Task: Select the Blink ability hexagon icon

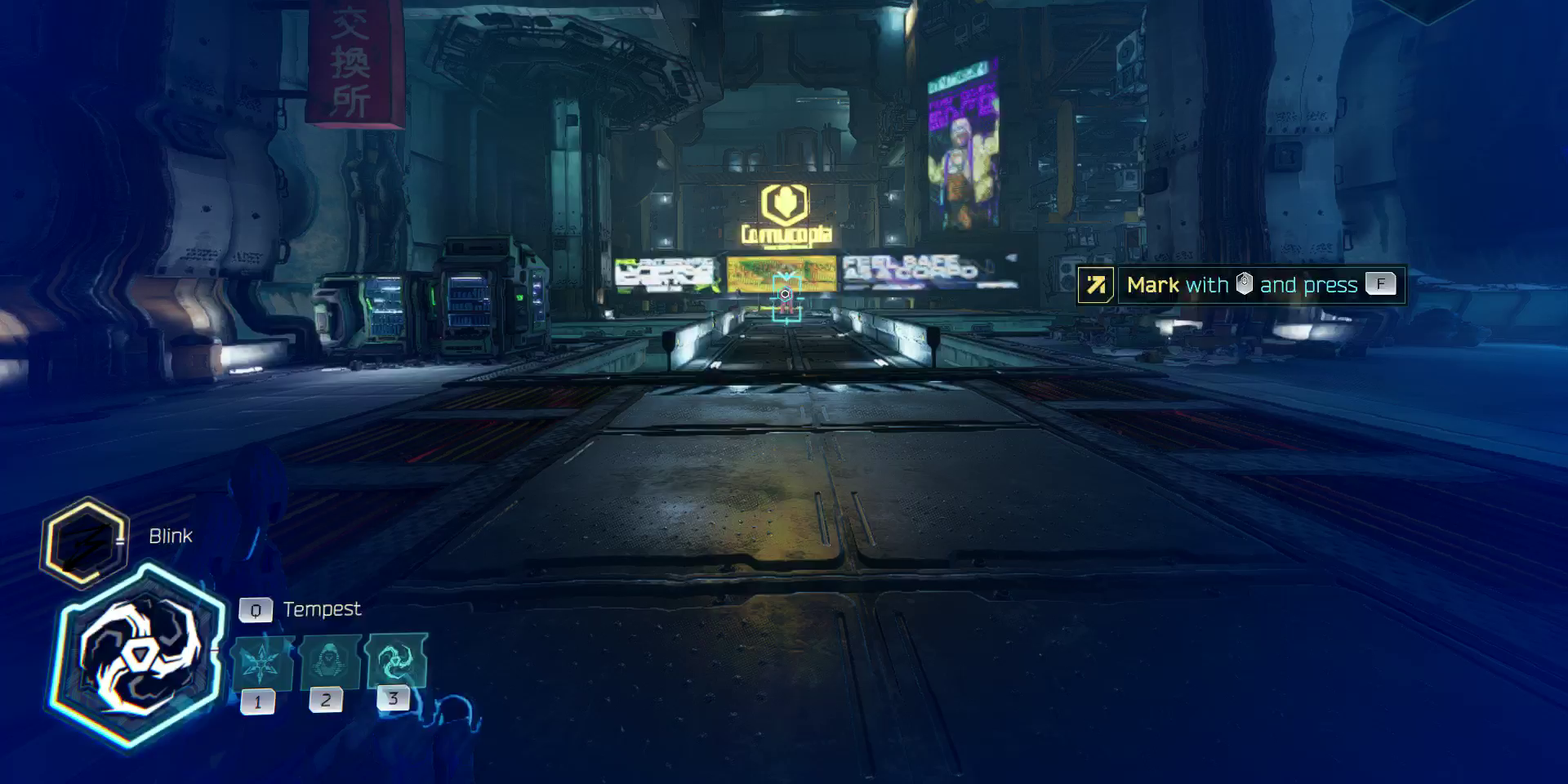Action: (x=85, y=542)
